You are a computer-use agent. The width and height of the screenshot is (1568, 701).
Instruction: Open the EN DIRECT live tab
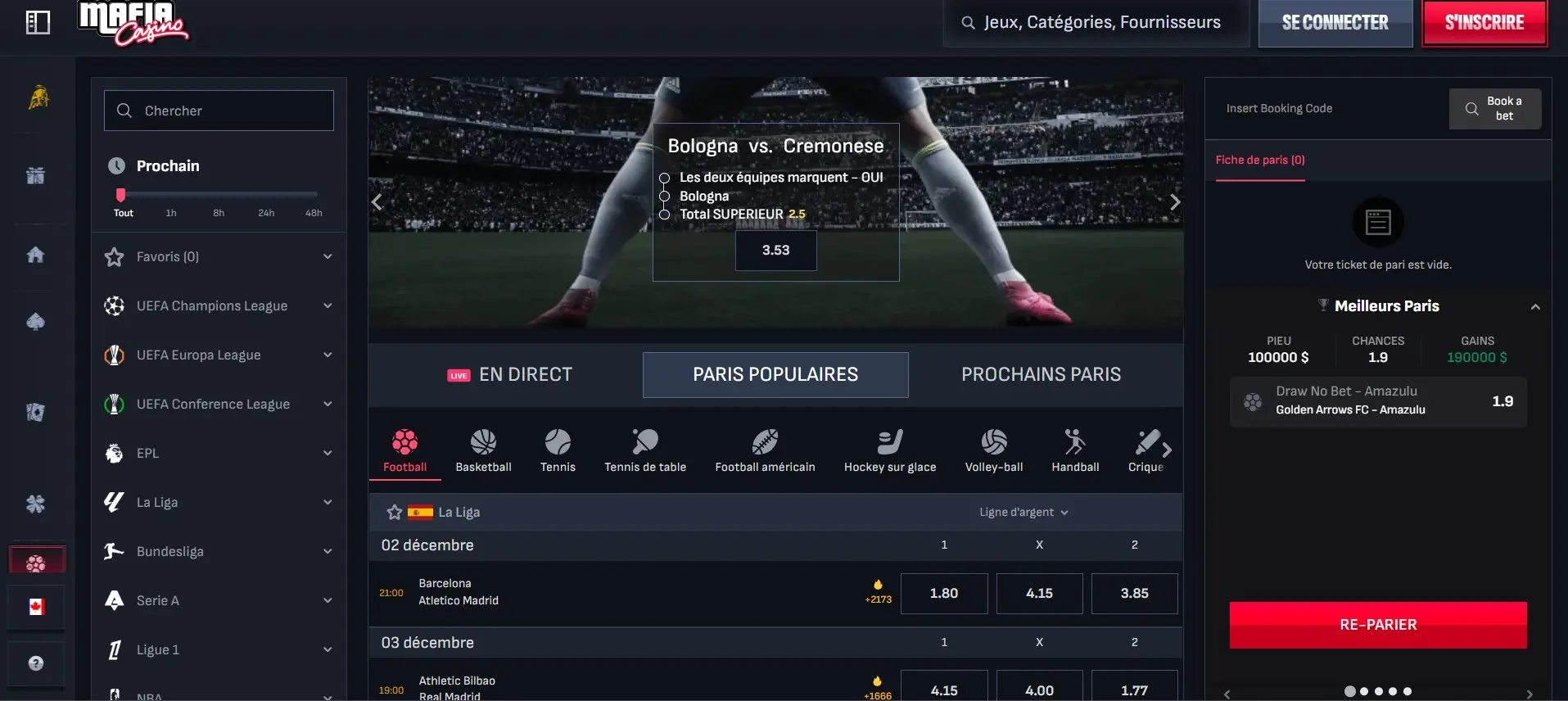coord(510,374)
